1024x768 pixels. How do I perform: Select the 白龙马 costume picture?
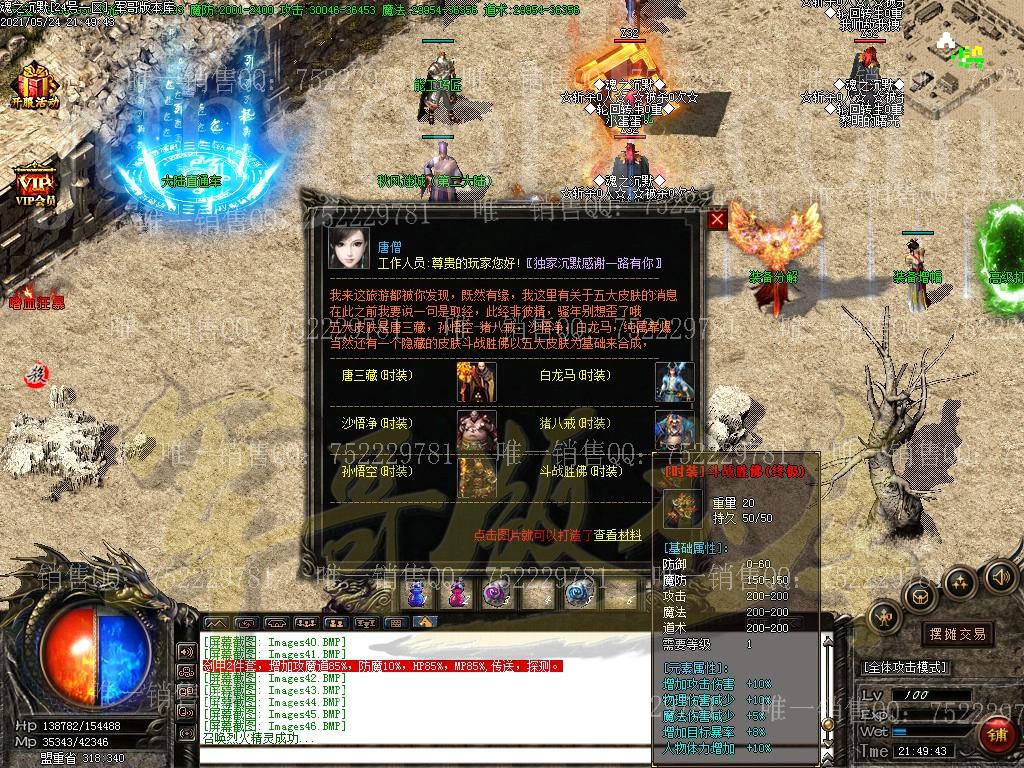click(674, 381)
